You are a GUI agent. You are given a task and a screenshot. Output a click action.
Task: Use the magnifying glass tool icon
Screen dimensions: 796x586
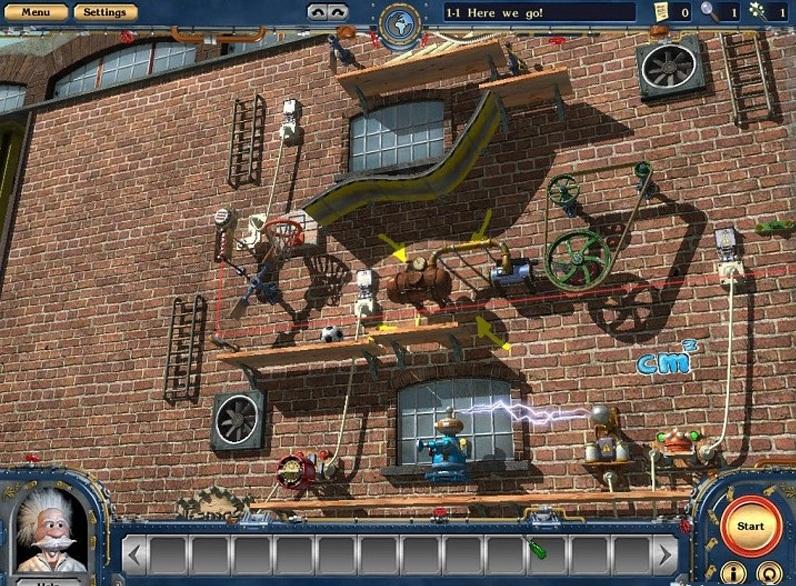[x=709, y=11]
